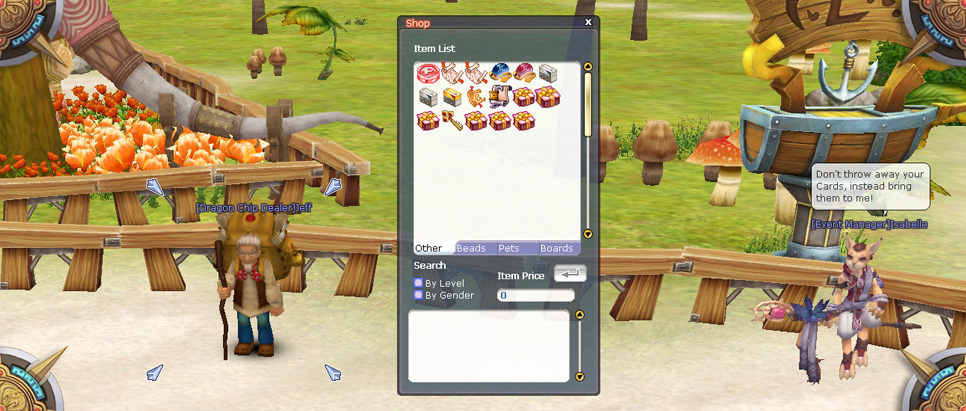Click the item list scroll-down arrow
Viewport: 966px width, 411px height.
(x=588, y=234)
